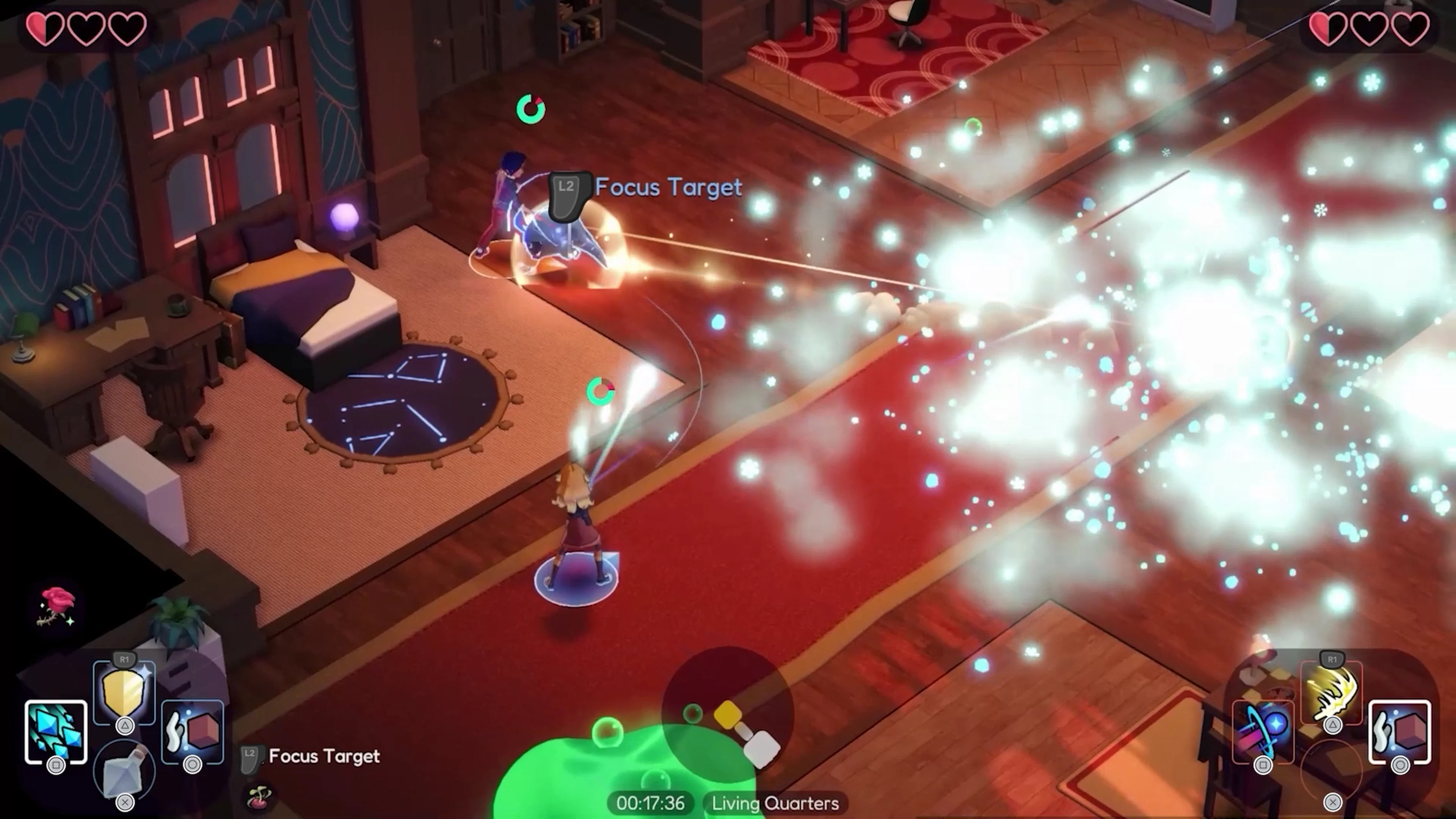Click the bottom Focus Target prompt text

[x=325, y=756]
